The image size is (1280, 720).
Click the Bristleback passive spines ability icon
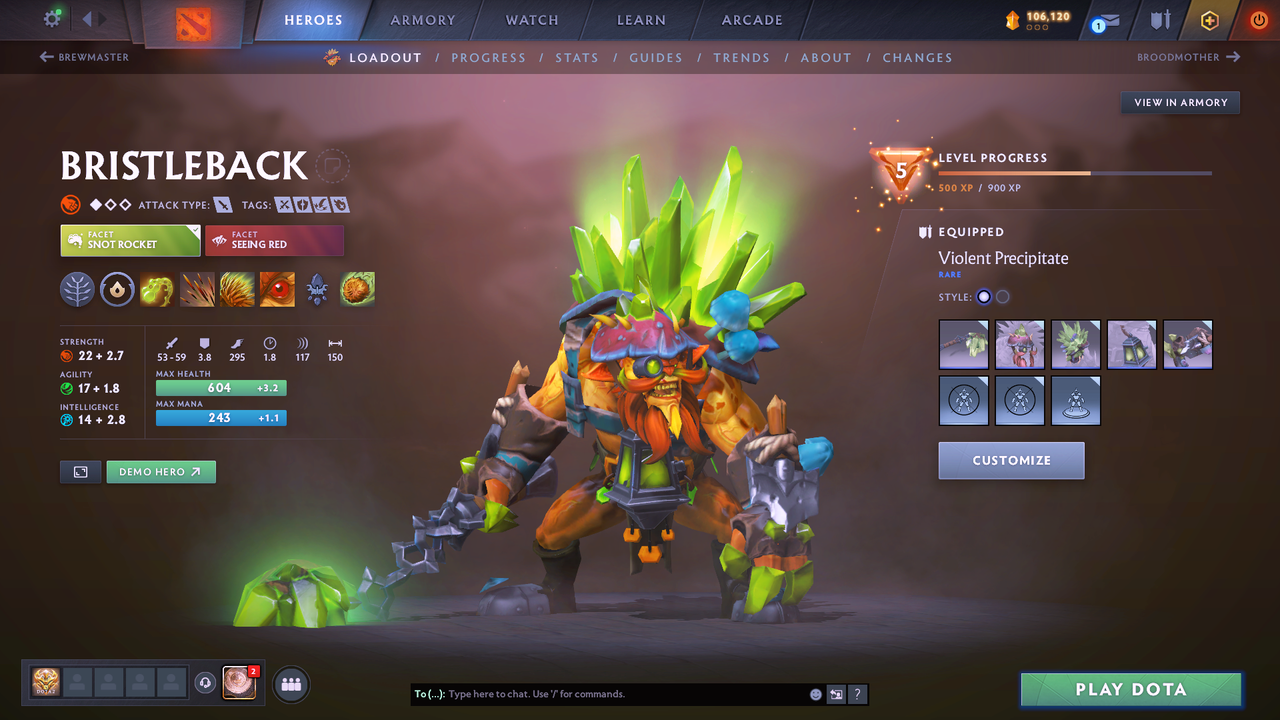click(x=237, y=290)
